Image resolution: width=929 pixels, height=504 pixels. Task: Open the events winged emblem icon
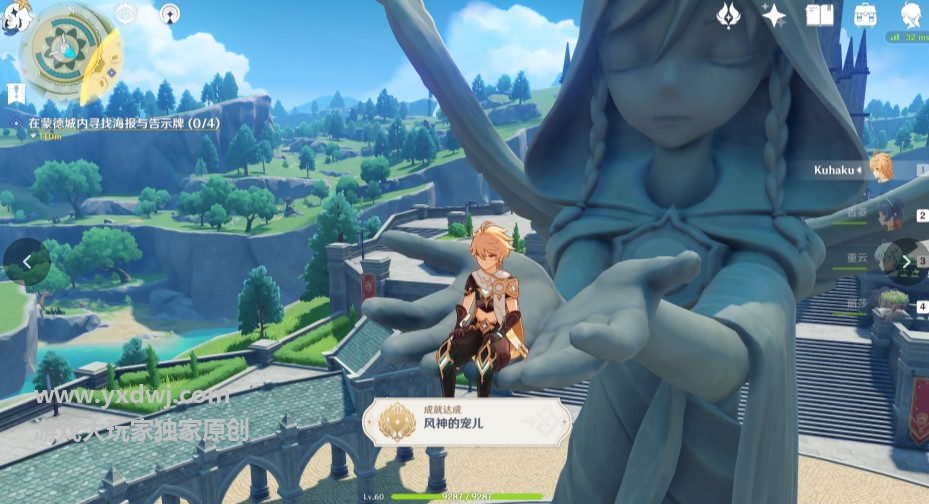point(729,14)
